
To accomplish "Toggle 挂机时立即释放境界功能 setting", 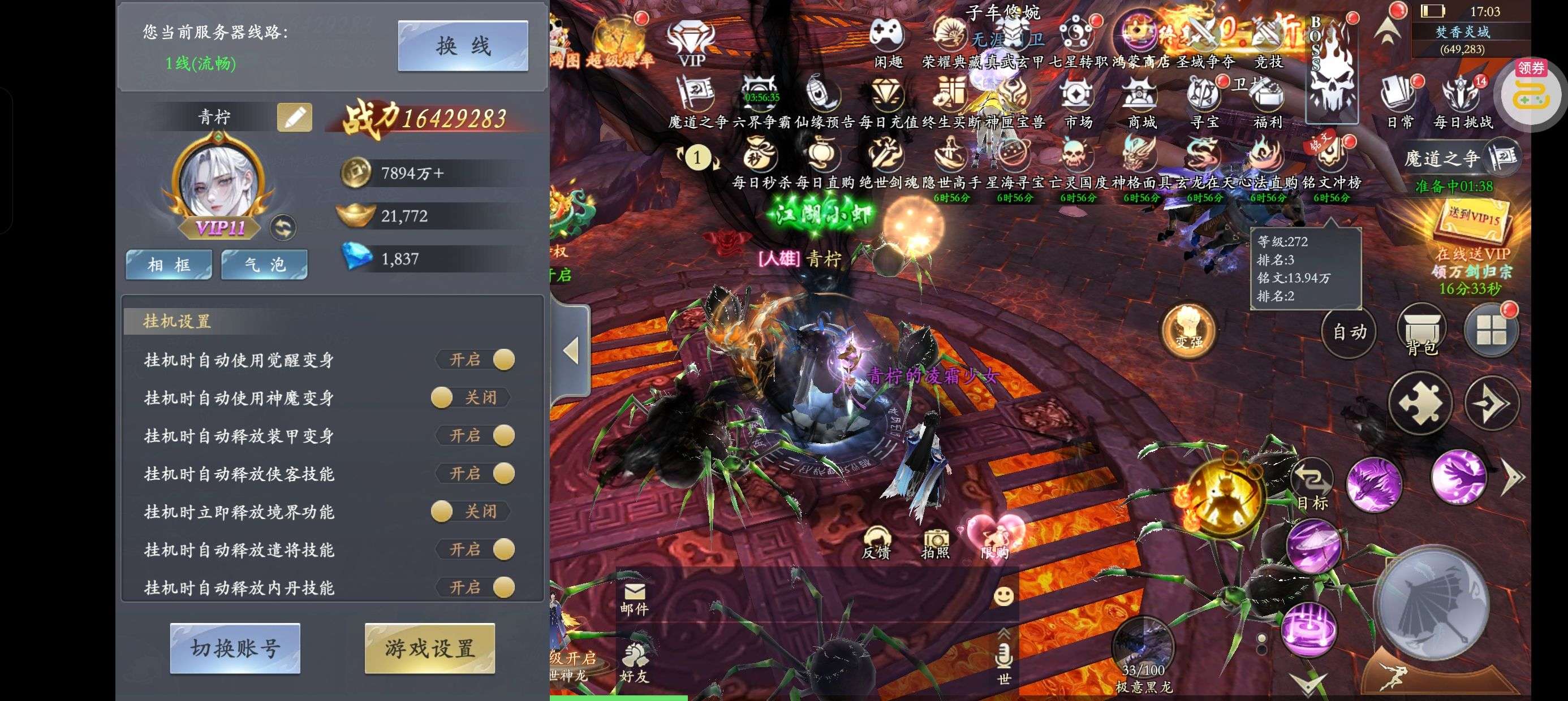I will (470, 512).
